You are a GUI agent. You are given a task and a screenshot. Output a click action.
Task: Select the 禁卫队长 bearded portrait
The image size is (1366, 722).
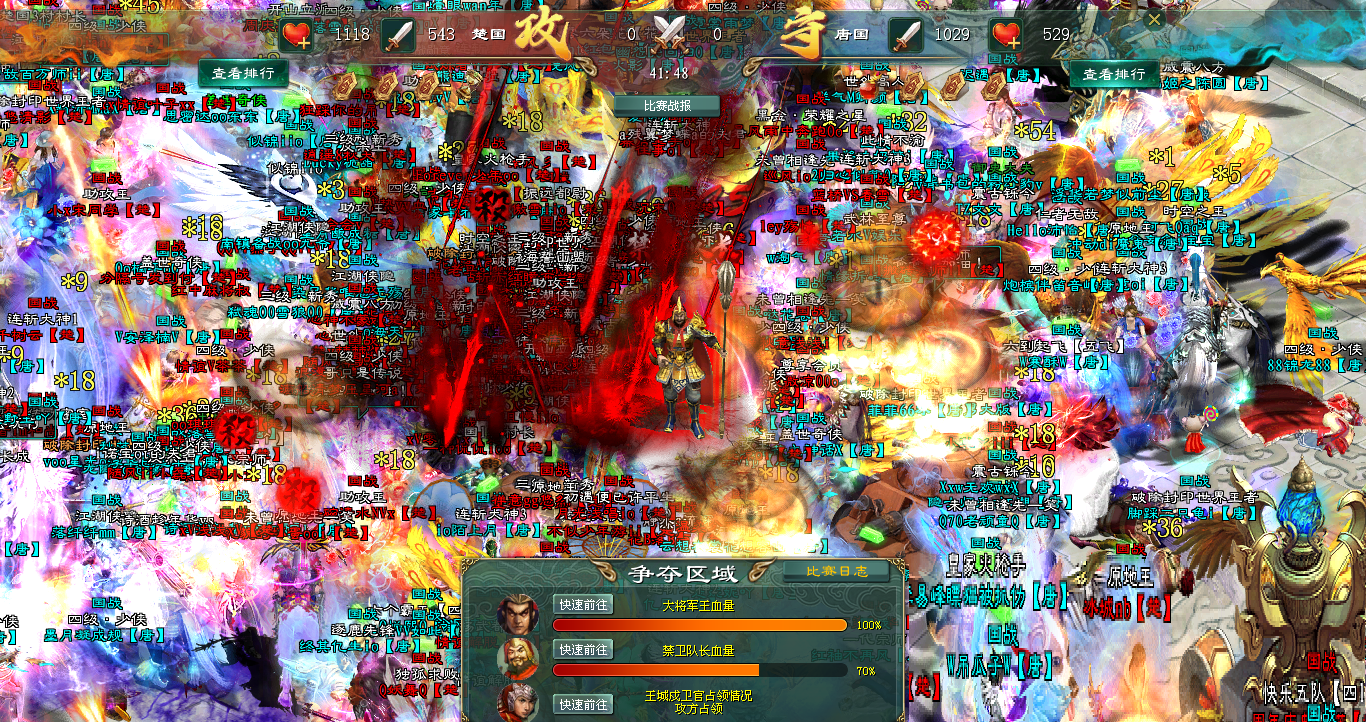(517, 657)
